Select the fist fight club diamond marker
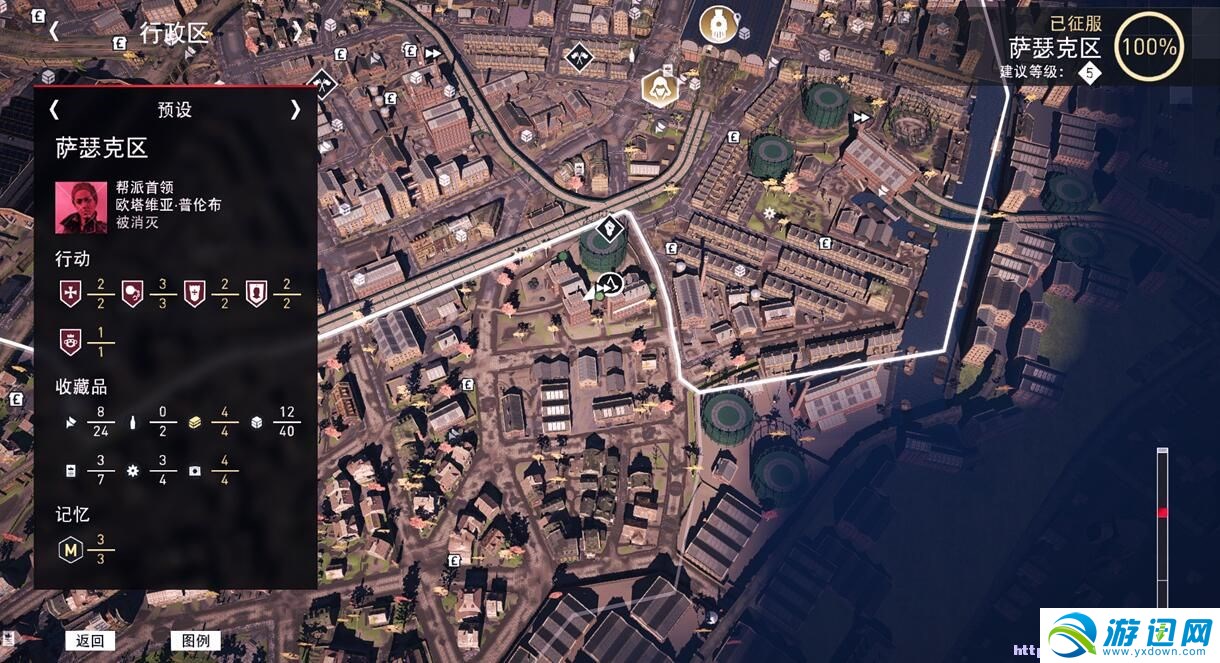Viewport: 1220px width, 663px height. [x=609, y=231]
